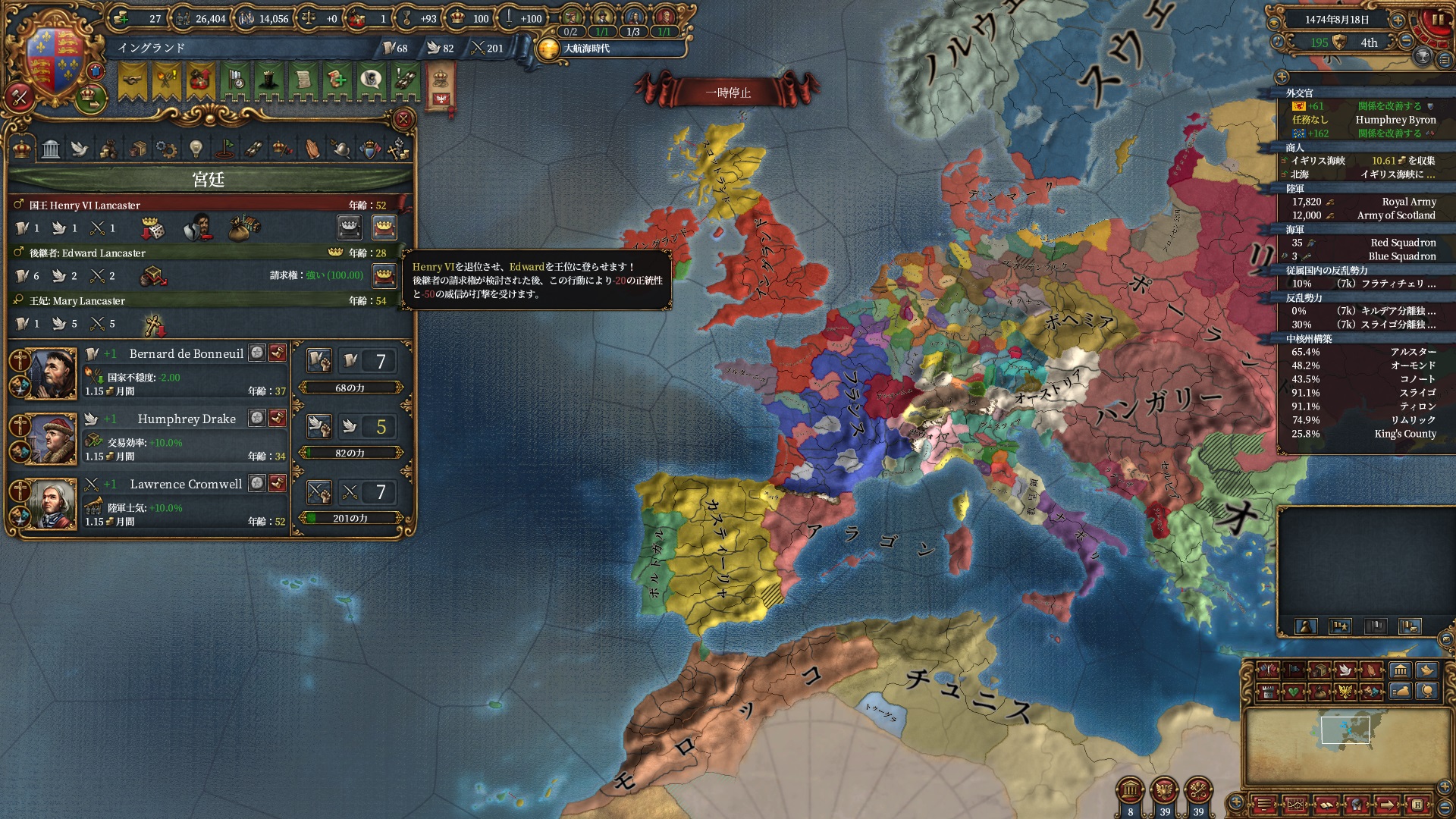Select Lawrence Cromwell's advisor portrait
The width and height of the screenshot is (1456, 819).
click(x=52, y=504)
